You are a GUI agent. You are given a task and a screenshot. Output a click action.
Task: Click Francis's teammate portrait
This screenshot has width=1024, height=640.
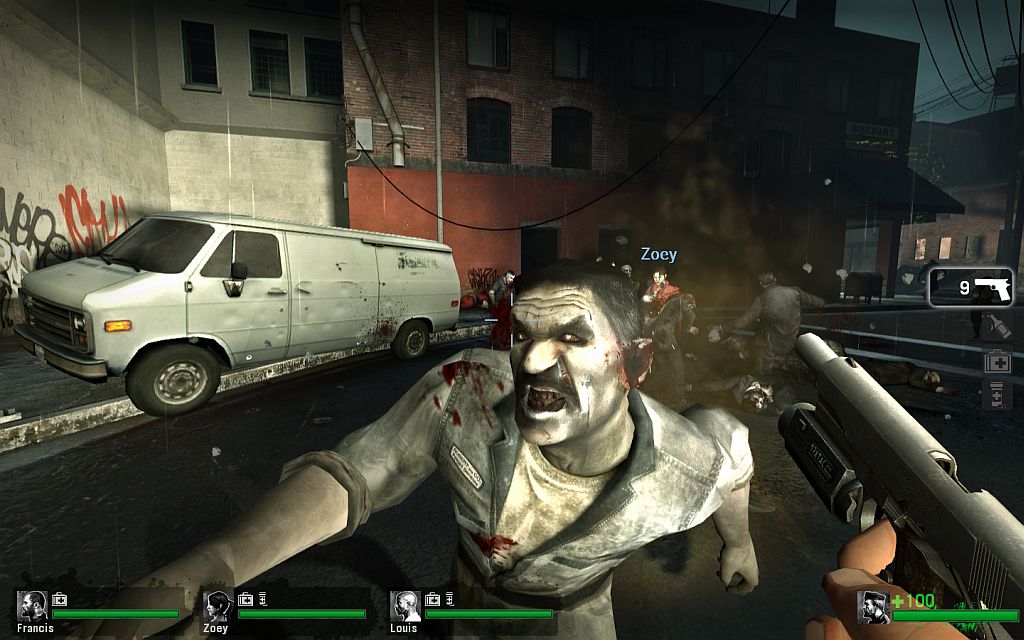[33, 605]
